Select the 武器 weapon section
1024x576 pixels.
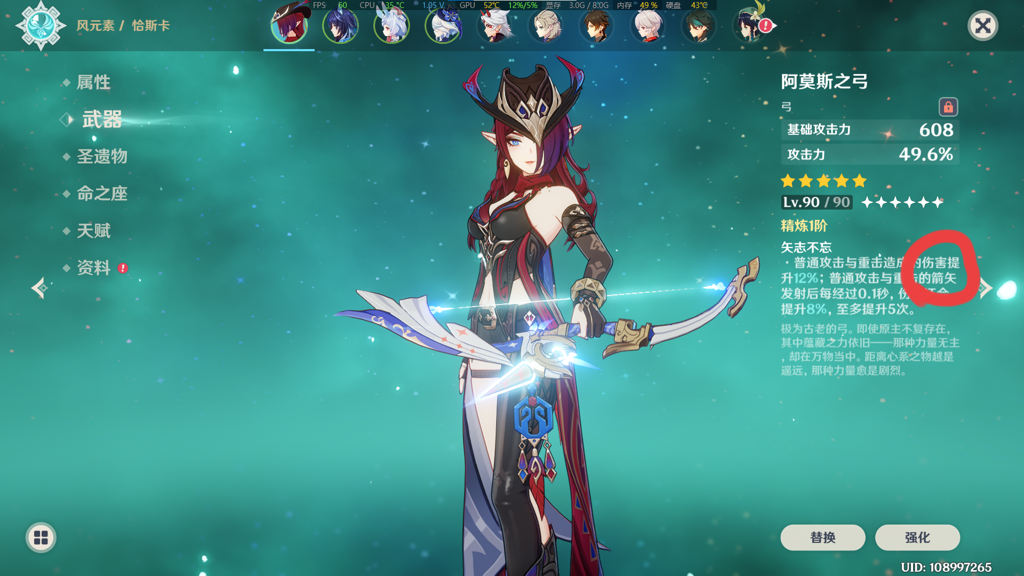click(101, 120)
